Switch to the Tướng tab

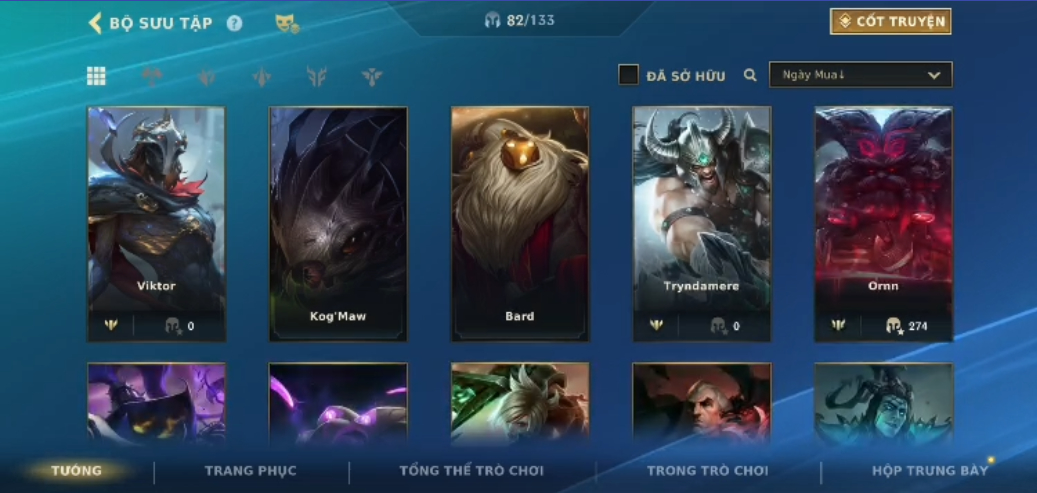tap(77, 471)
